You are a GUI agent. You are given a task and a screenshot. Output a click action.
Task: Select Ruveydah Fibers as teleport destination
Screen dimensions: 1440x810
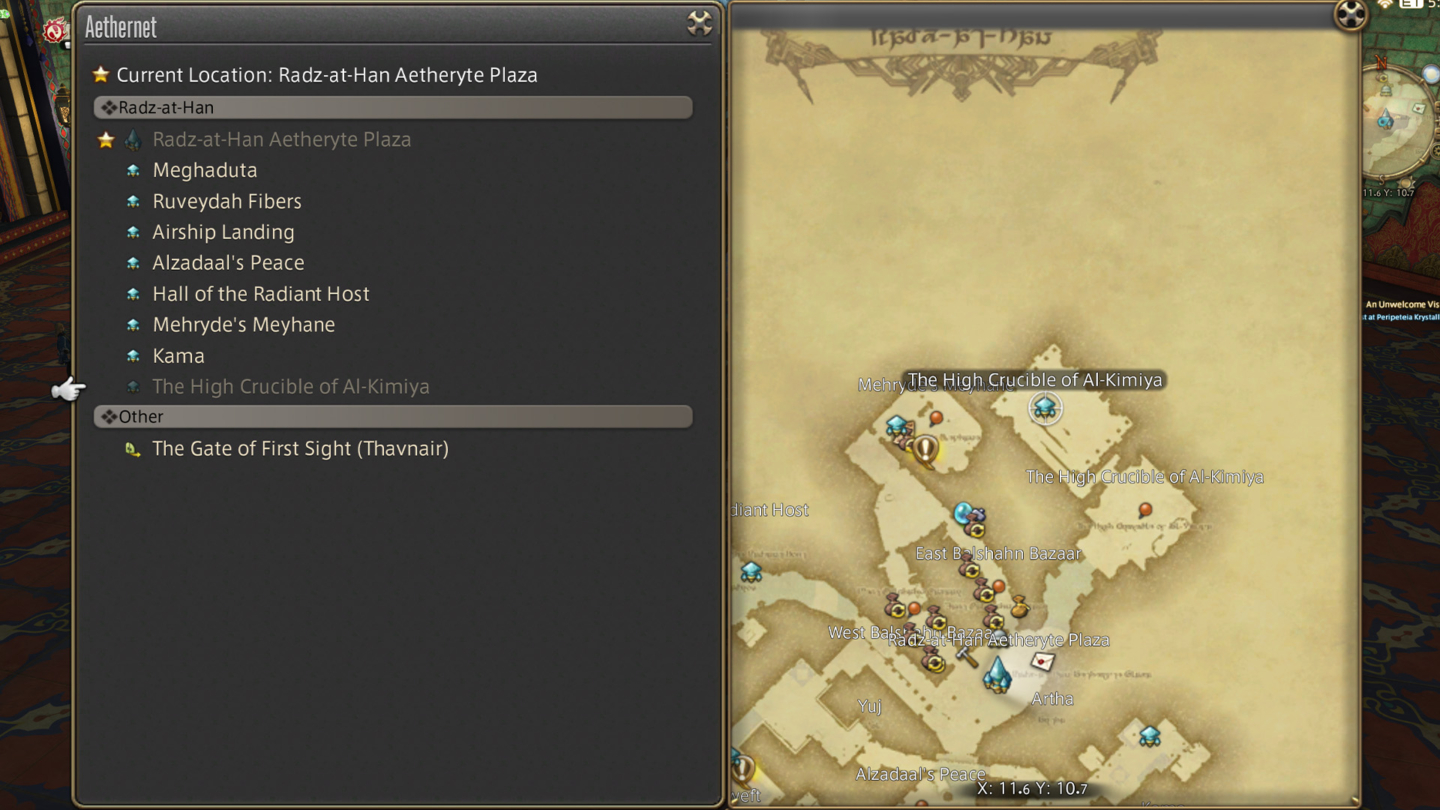point(227,201)
